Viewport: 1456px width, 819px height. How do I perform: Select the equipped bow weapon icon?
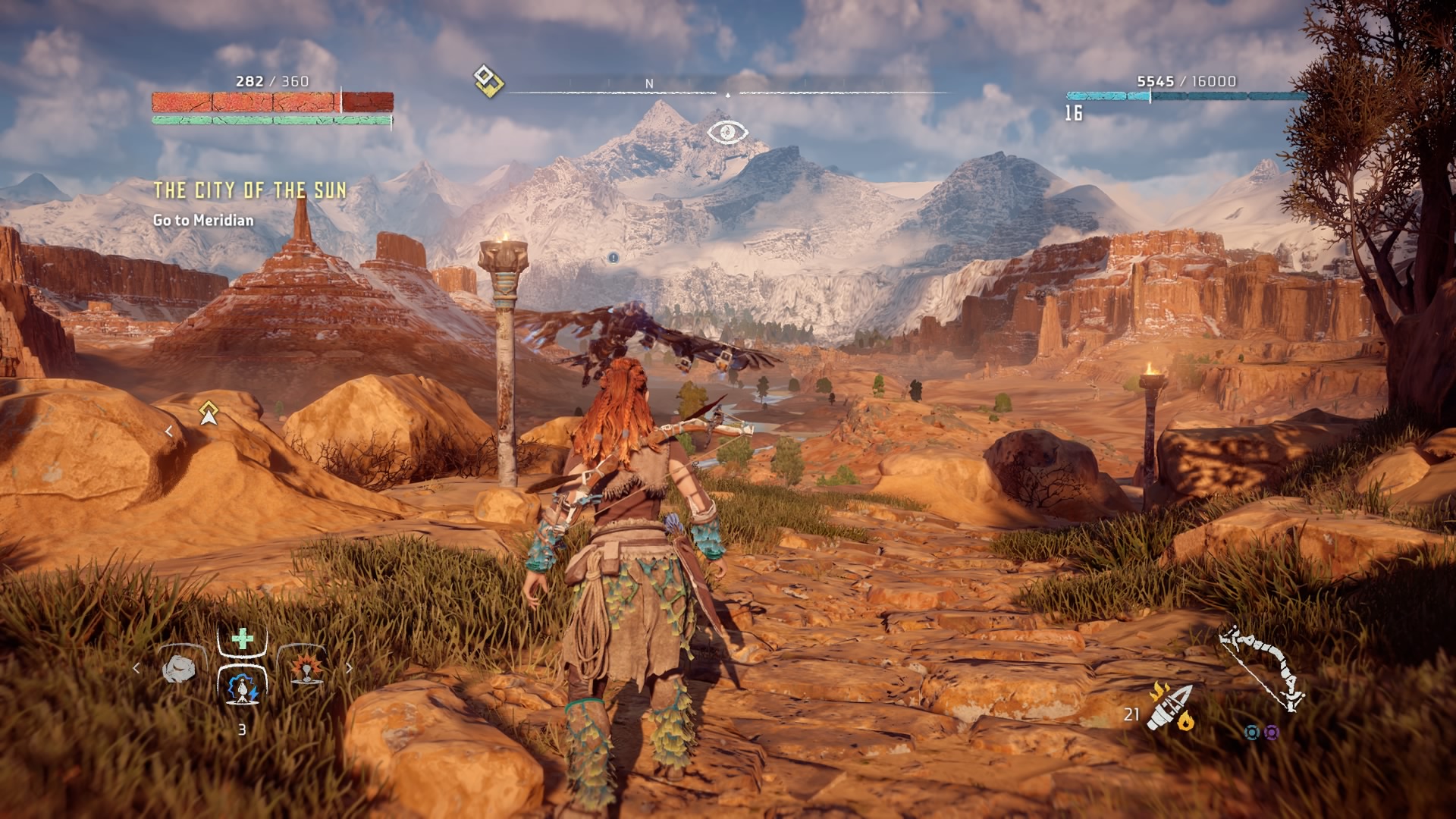click(1262, 667)
